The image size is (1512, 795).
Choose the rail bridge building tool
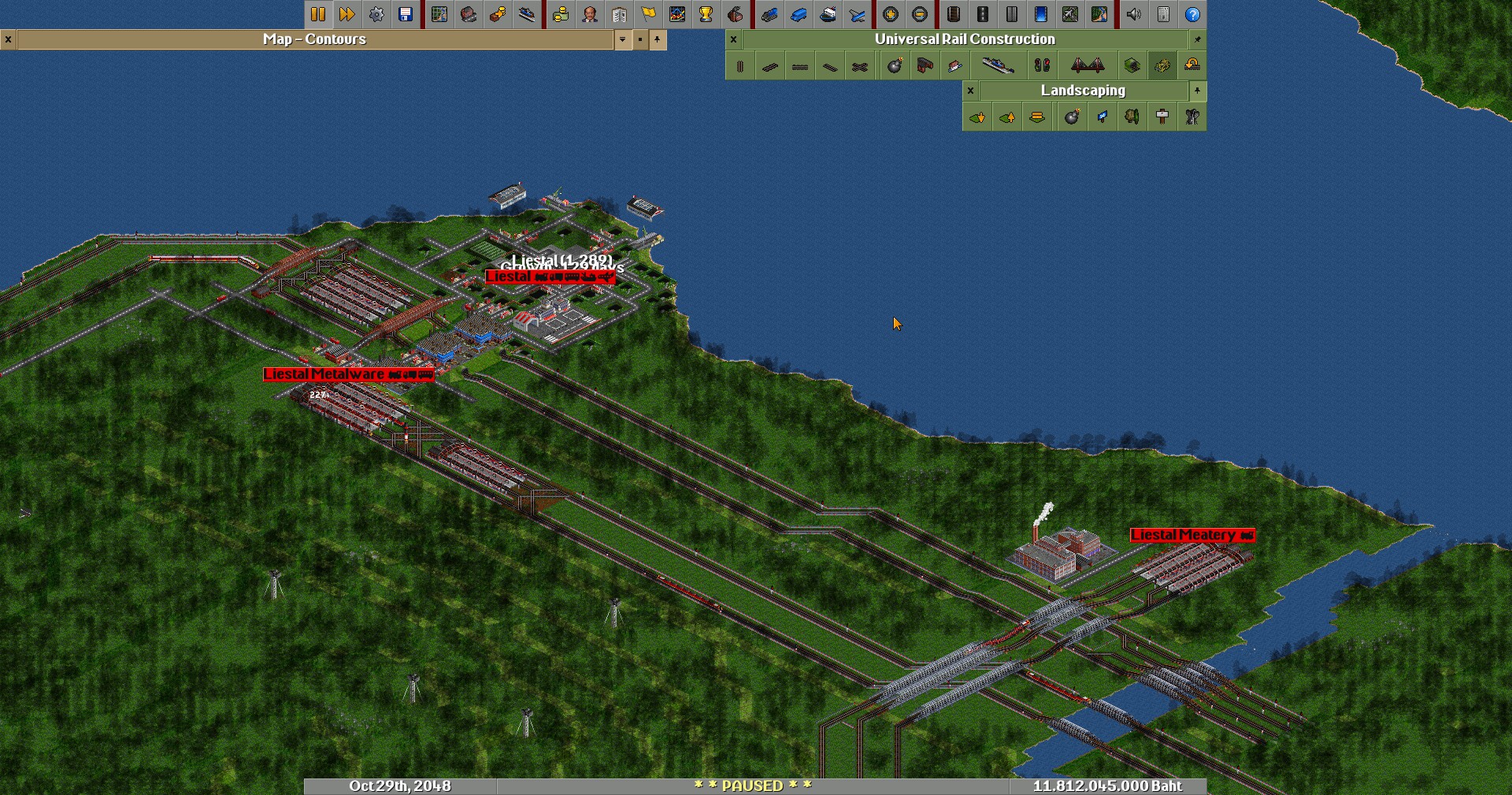click(1088, 66)
